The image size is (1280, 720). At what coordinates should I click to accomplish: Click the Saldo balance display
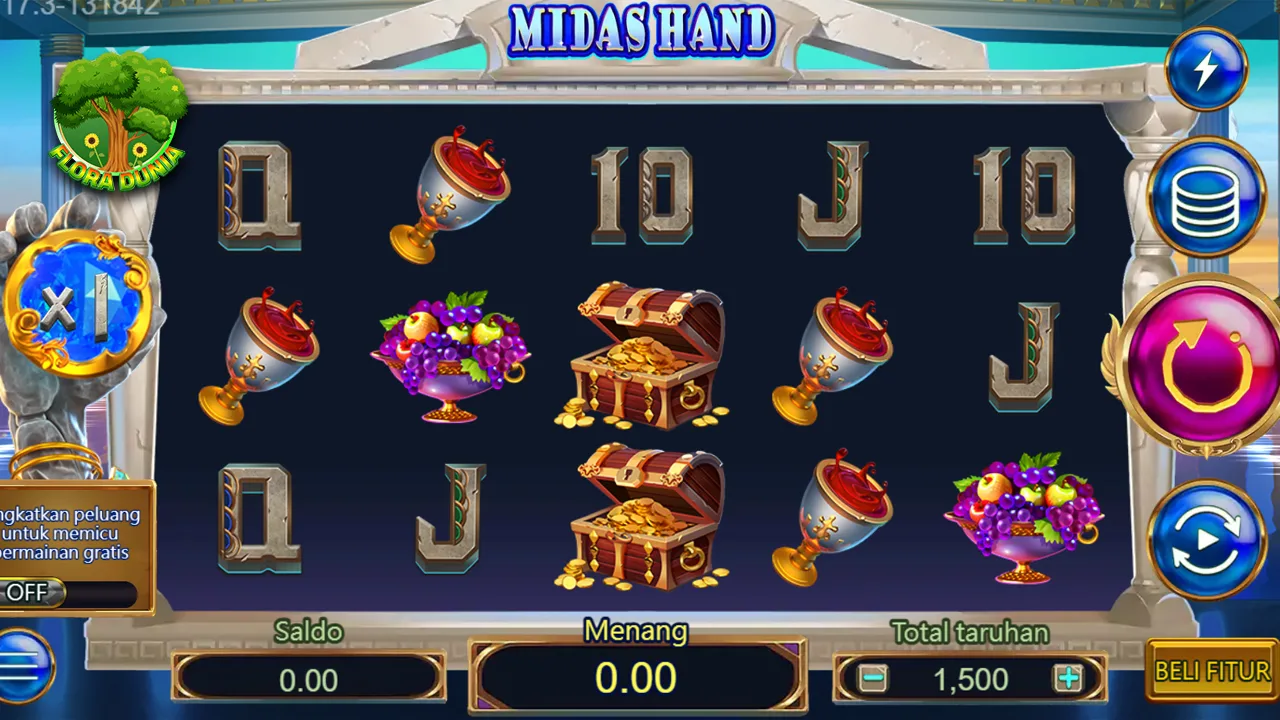click(x=308, y=678)
